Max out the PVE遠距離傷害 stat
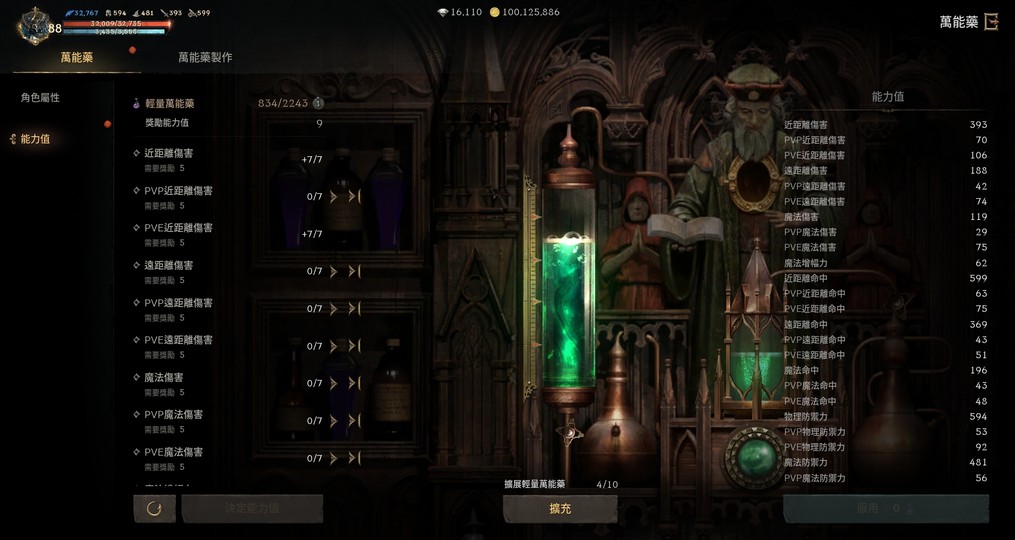Image resolution: width=1015 pixels, height=540 pixels. coord(354,347)
